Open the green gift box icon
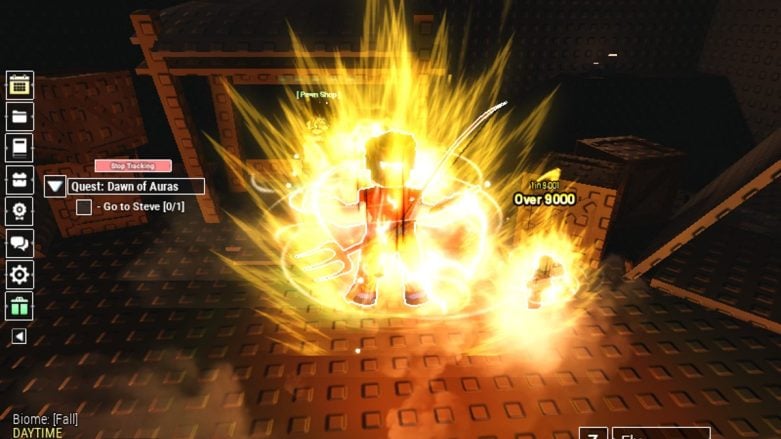The width and height of the screenshot is (781, 439). point(20,306)
